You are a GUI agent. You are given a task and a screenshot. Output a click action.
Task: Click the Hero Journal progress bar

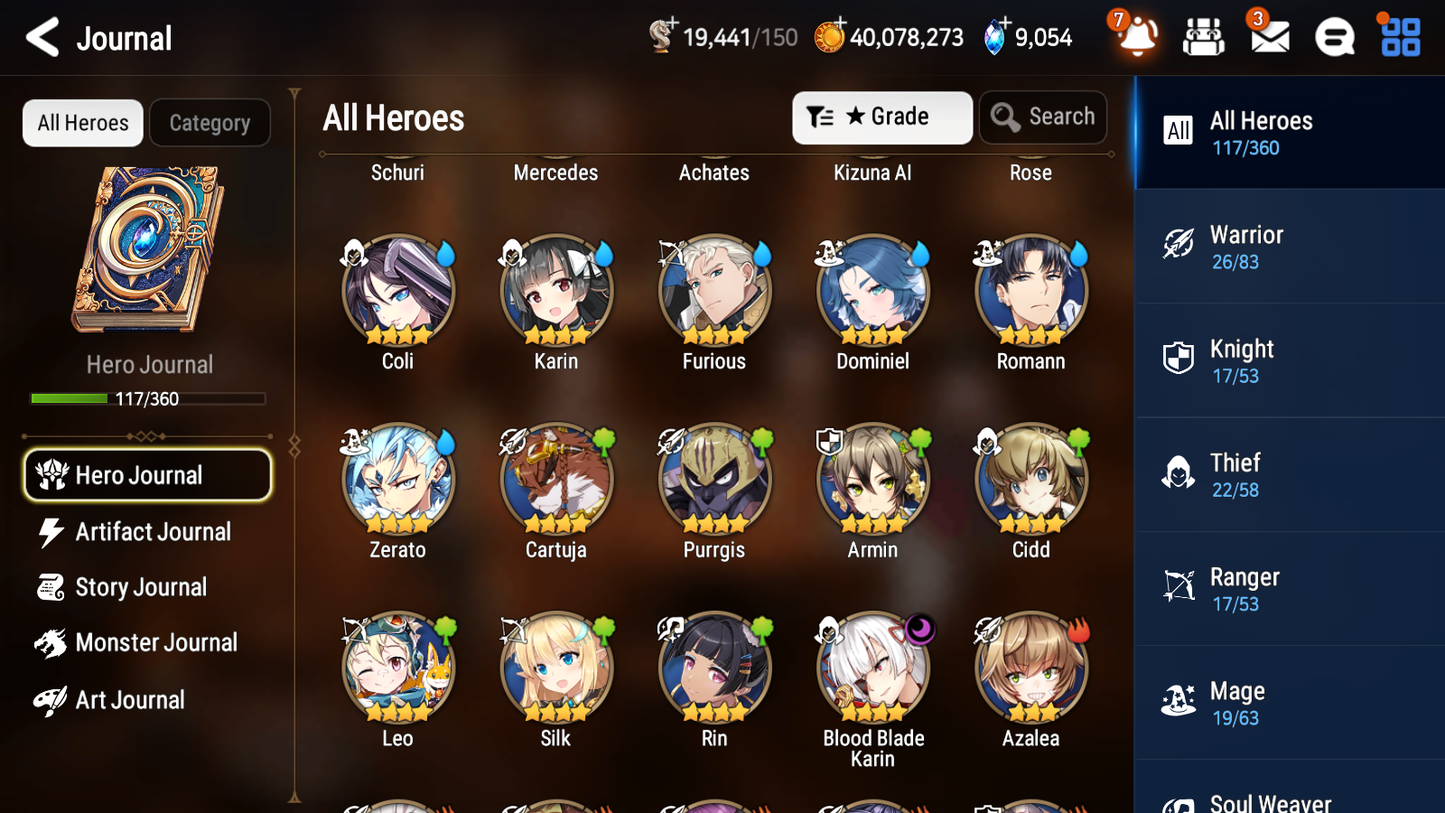[148, 398]
